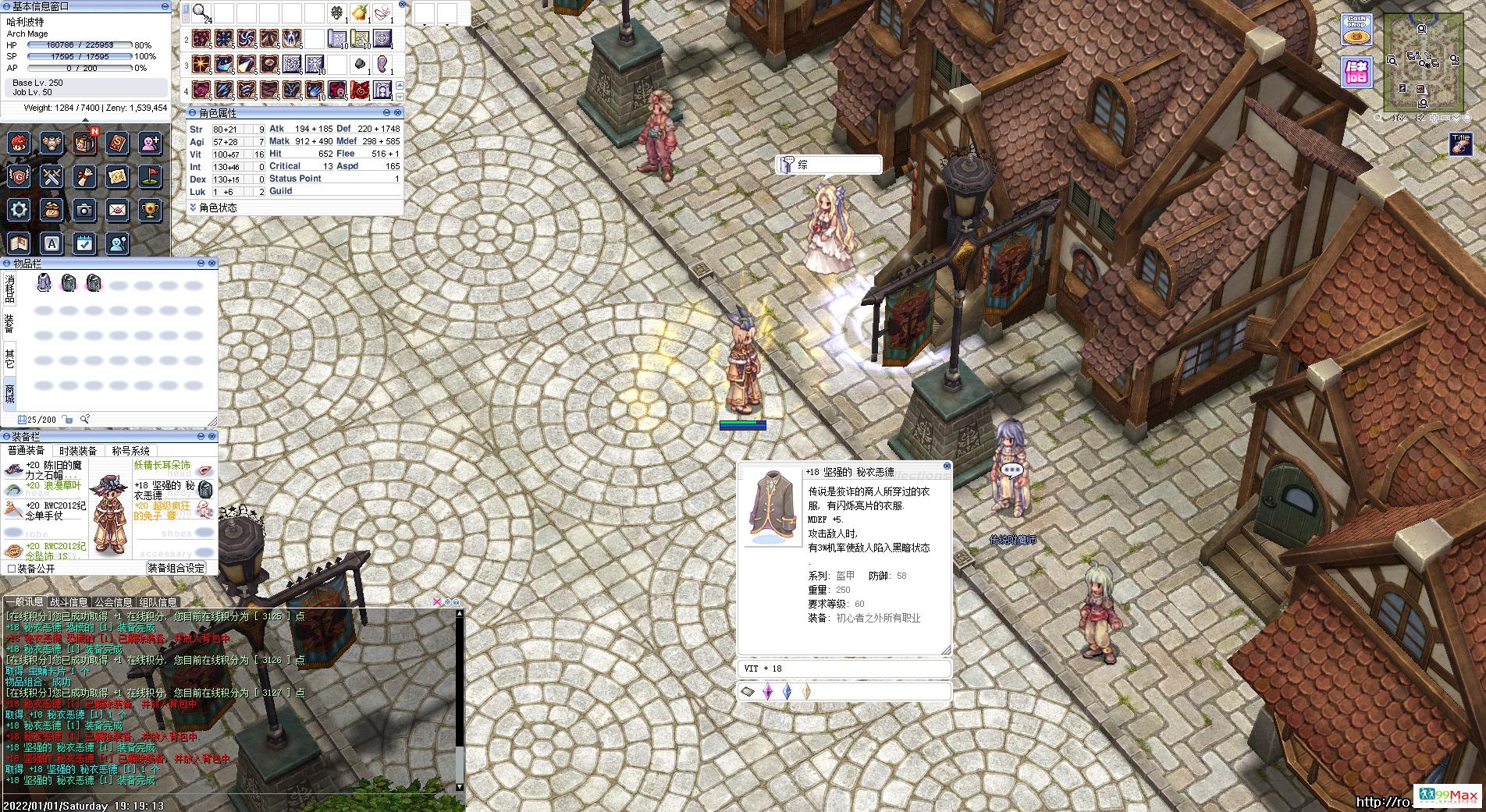Click the 装备组合设定 button
Viewport: 1486px width, 812px height.
[176, 569]
